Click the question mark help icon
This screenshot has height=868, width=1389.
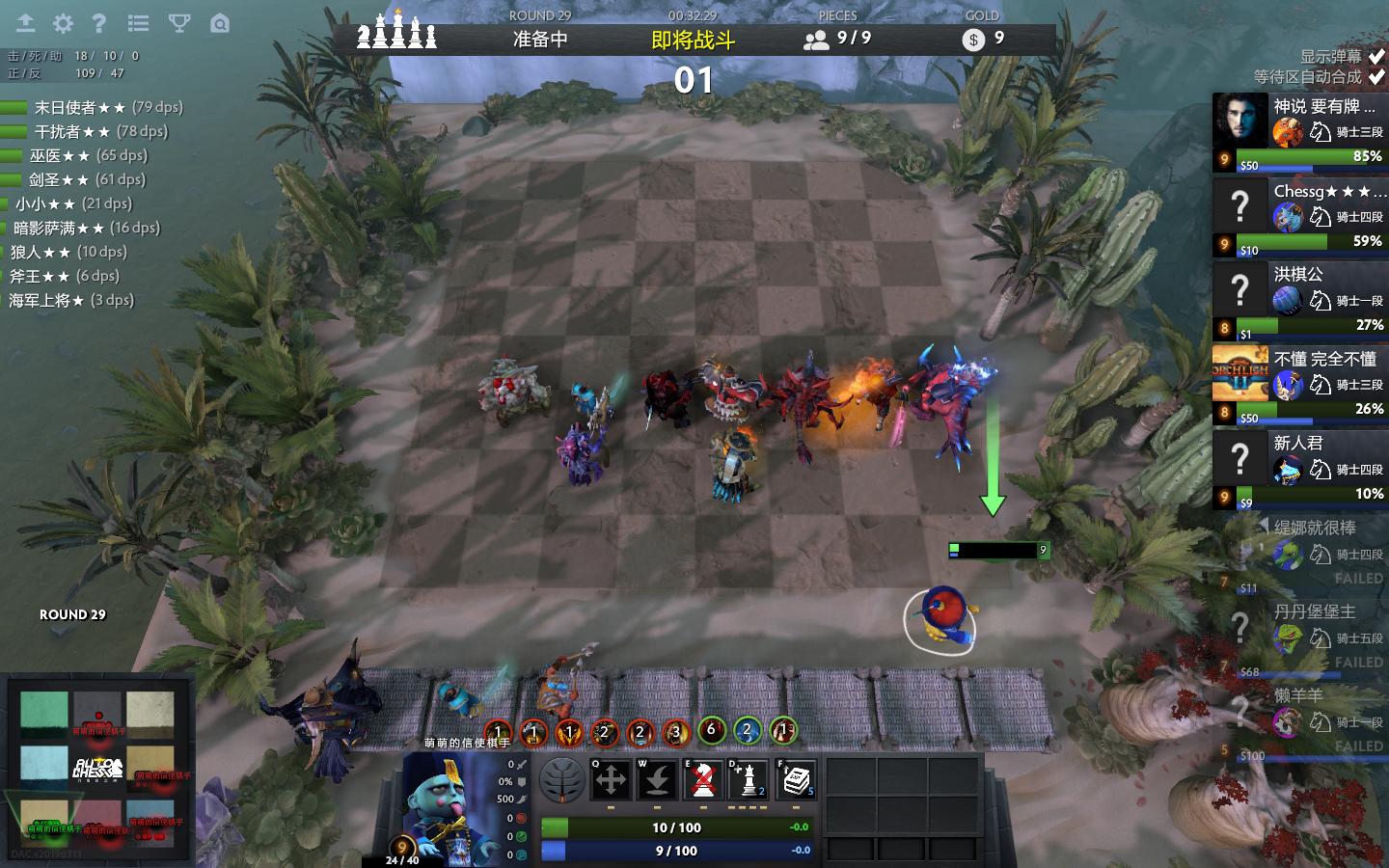(98, 23)
